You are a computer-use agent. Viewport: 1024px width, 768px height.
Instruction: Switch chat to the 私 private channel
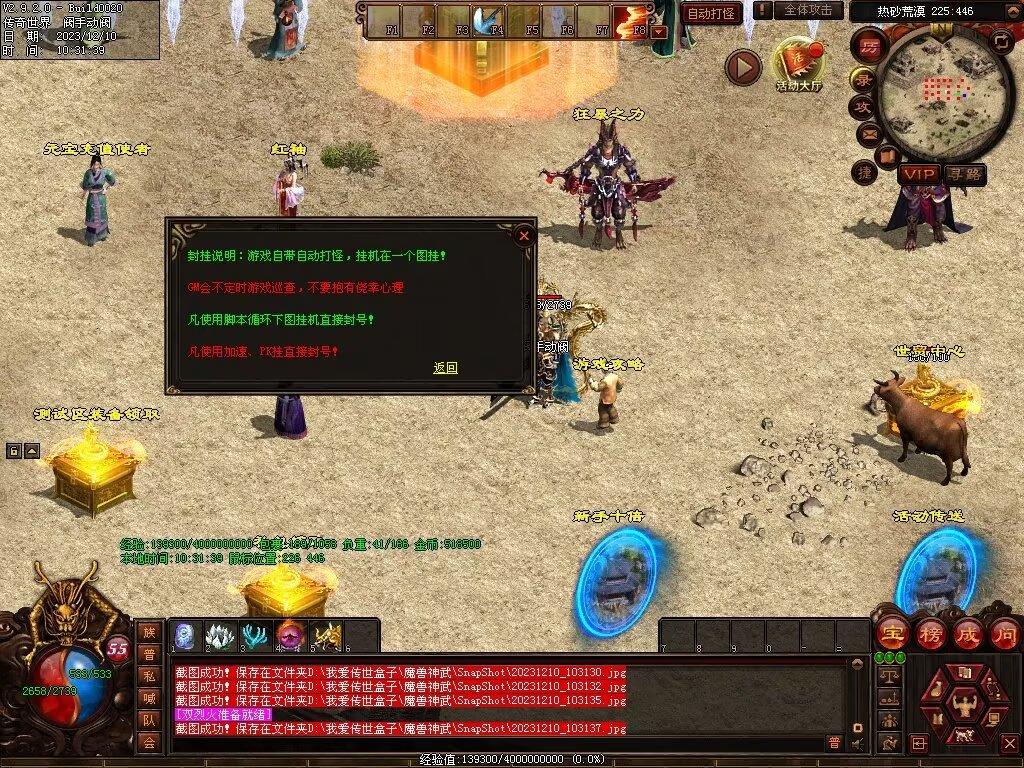(x=149, y=676)
